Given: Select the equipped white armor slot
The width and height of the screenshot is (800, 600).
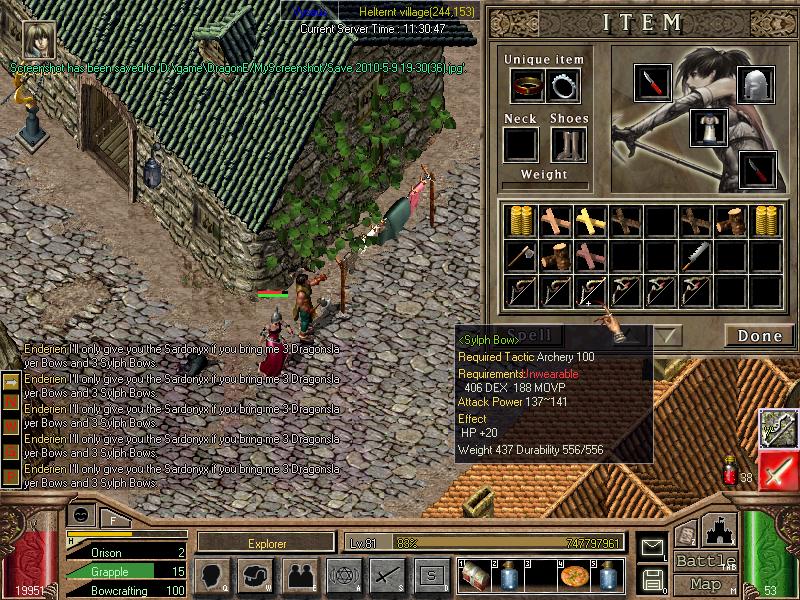Looking at the screenshot, I should (708, 128).
